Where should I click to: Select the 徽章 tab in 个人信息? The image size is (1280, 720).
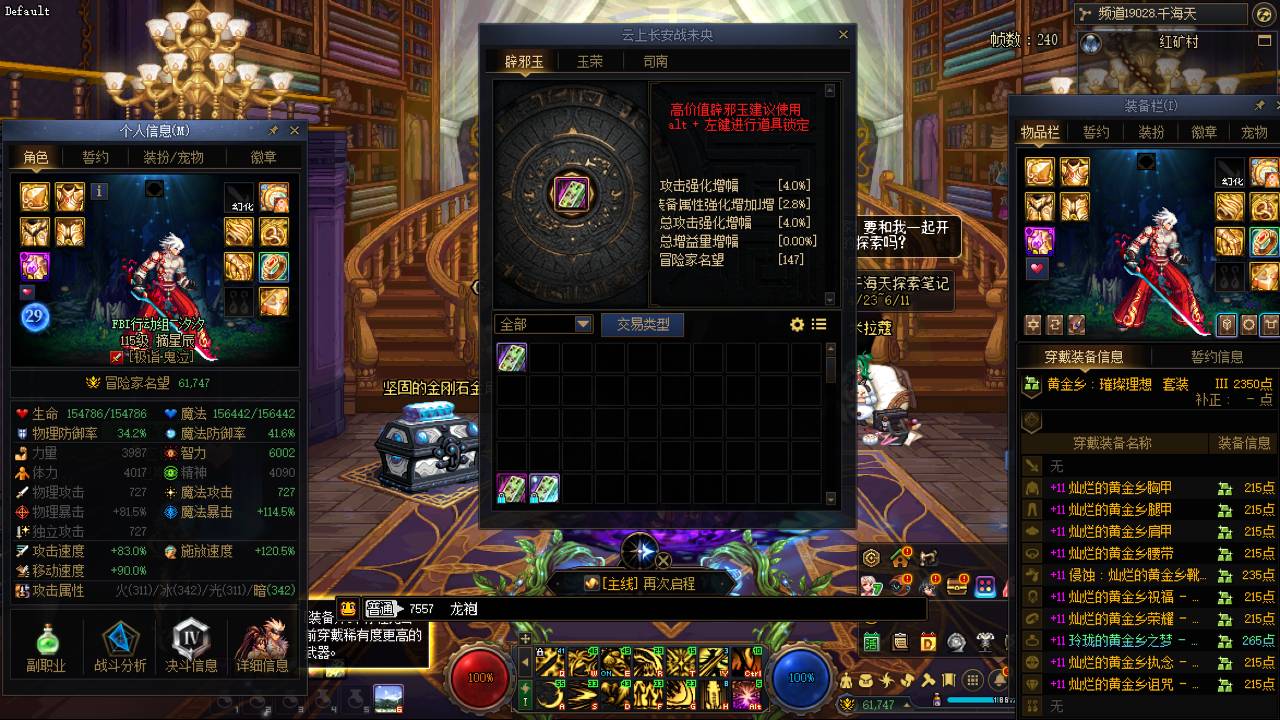tap(264, 157)
